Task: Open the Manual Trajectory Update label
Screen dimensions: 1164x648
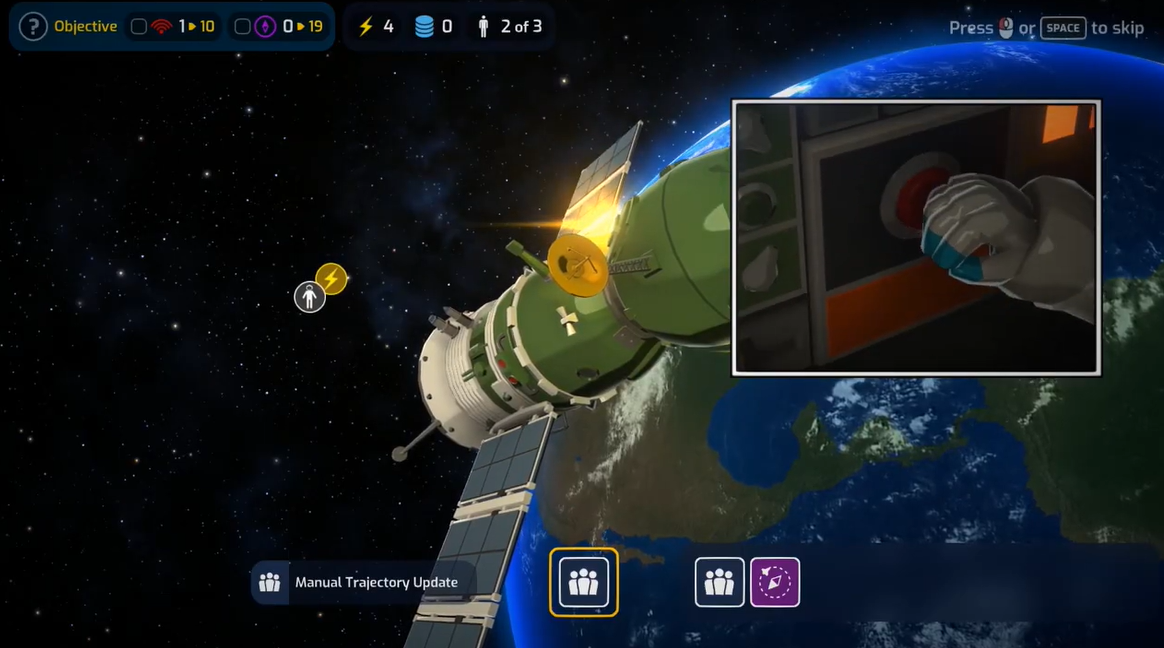Action: tap(362, 582)
